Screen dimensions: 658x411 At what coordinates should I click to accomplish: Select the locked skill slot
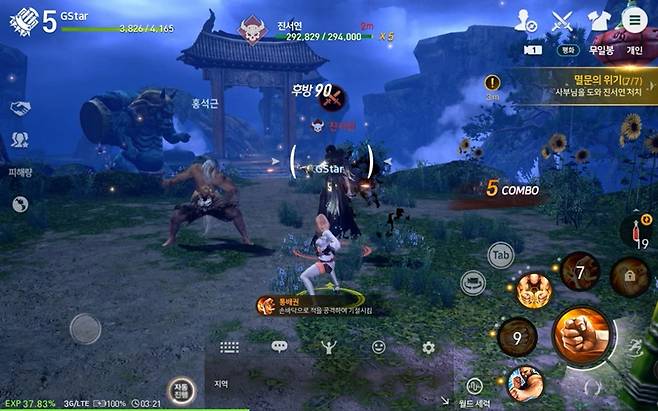(x=631, y=272)
